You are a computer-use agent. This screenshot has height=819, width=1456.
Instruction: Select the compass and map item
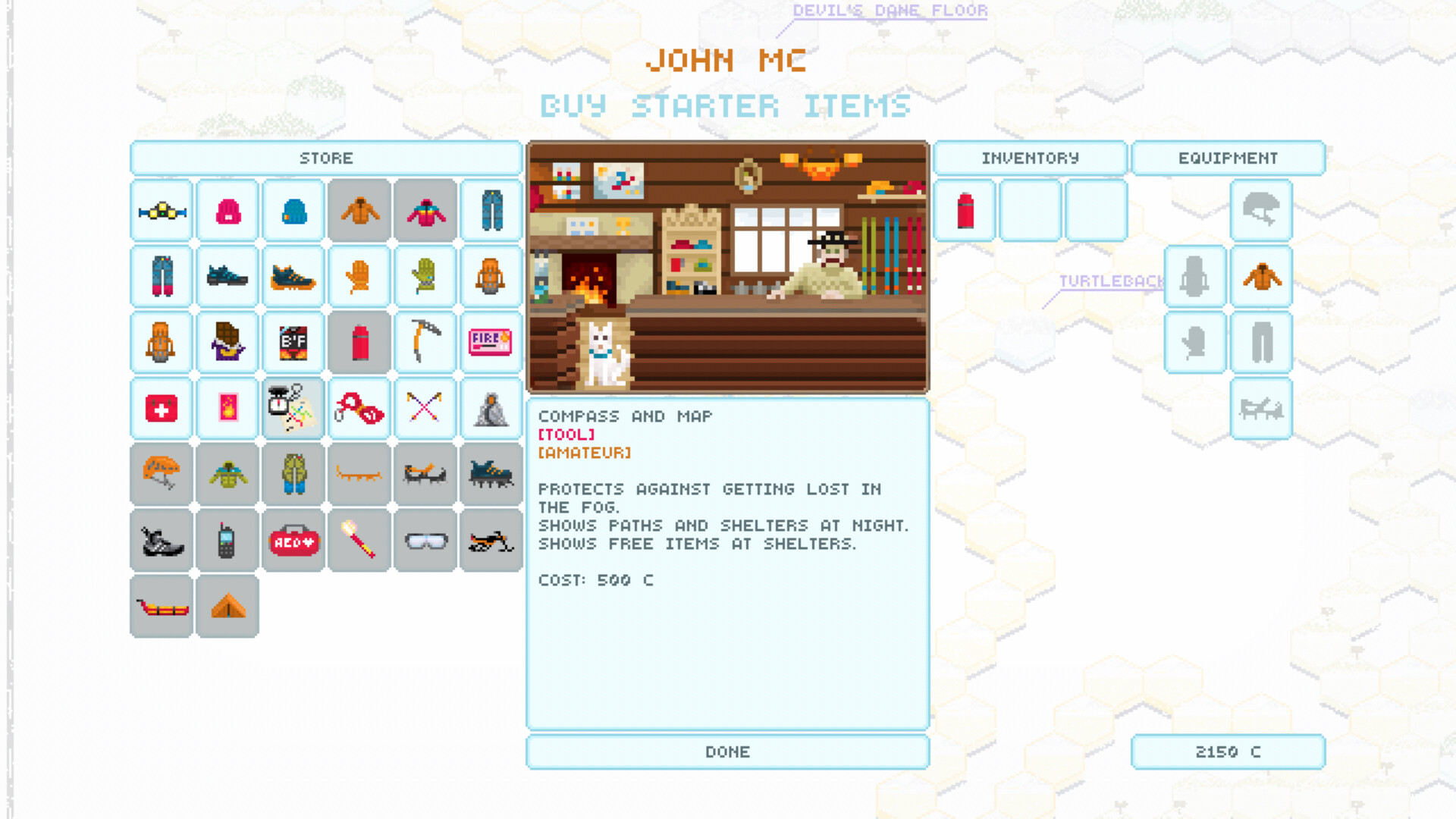293,408
